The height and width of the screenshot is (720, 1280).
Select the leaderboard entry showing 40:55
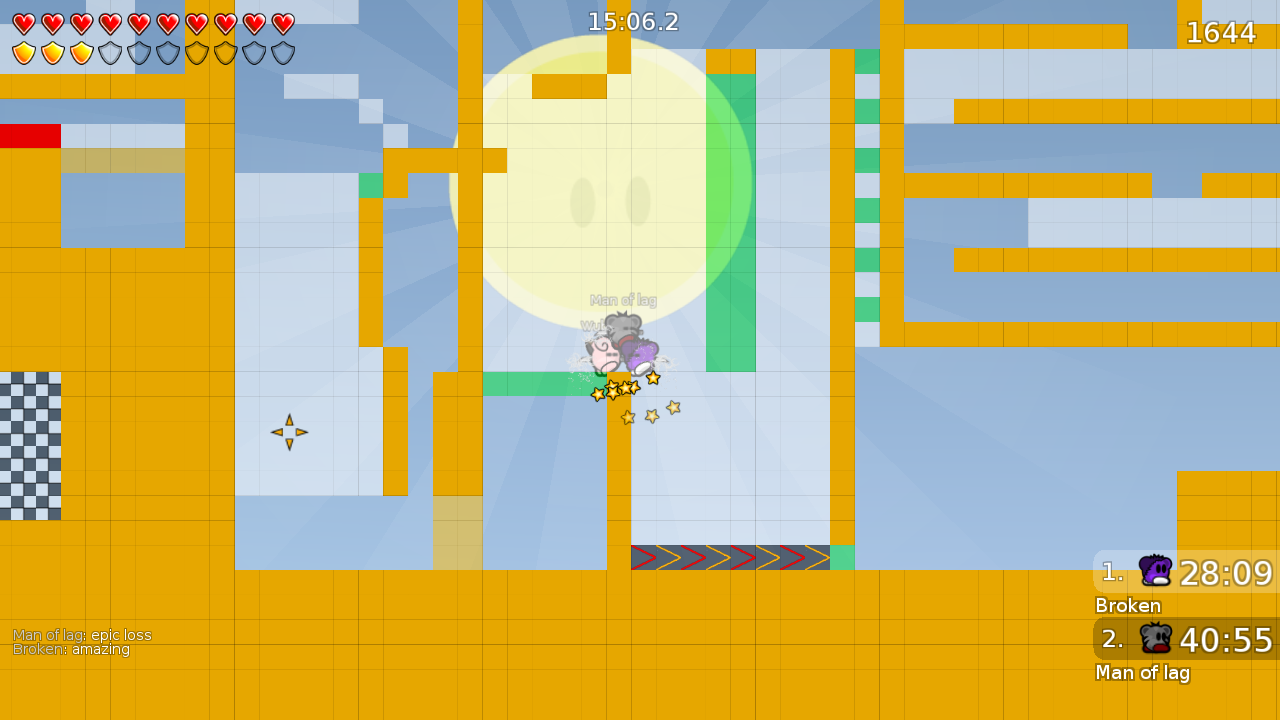point(1228,639)
